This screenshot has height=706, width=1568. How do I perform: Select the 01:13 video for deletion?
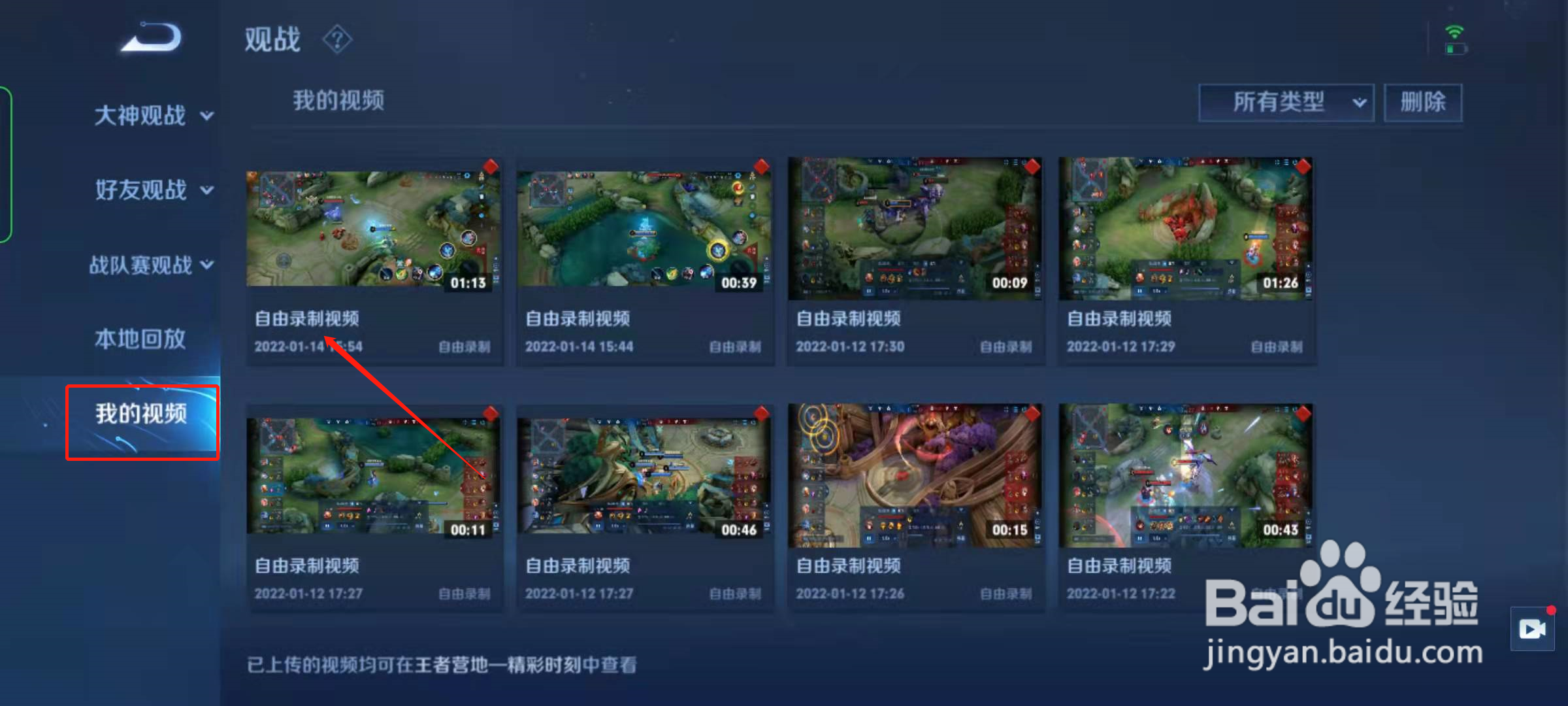point(491,167)
